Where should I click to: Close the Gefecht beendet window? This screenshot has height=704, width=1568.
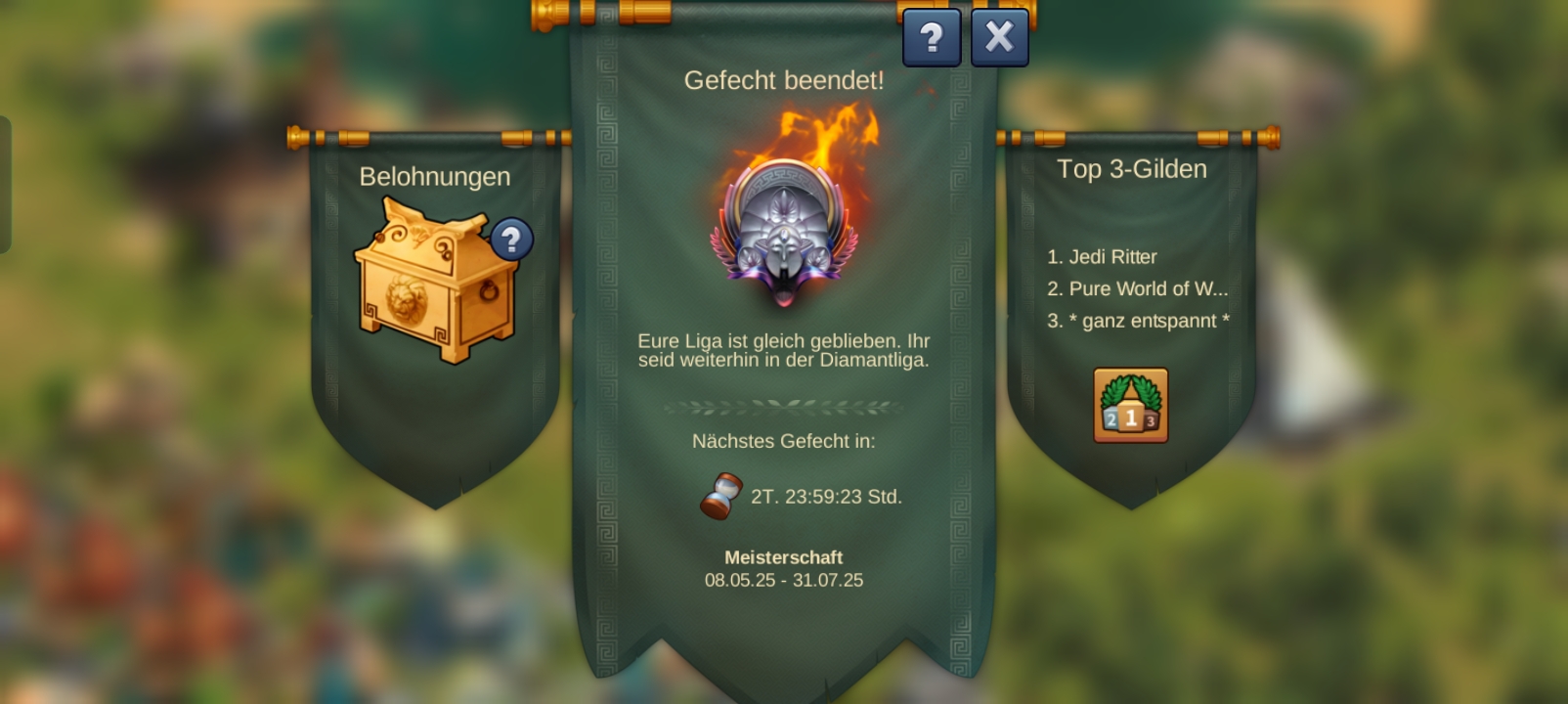click(999, 36)
